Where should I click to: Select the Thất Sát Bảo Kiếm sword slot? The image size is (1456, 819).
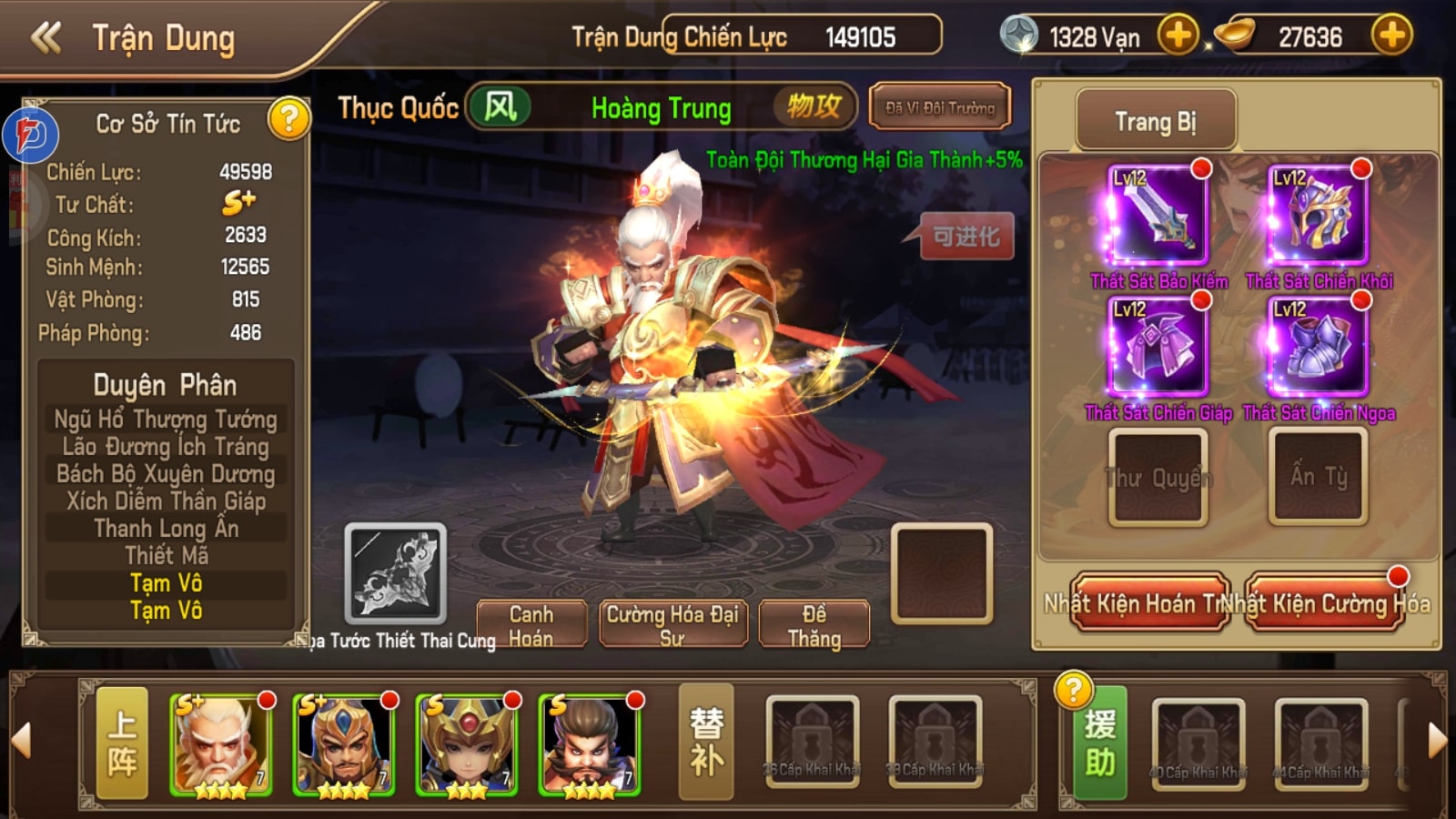click(x=1157, y=216)
